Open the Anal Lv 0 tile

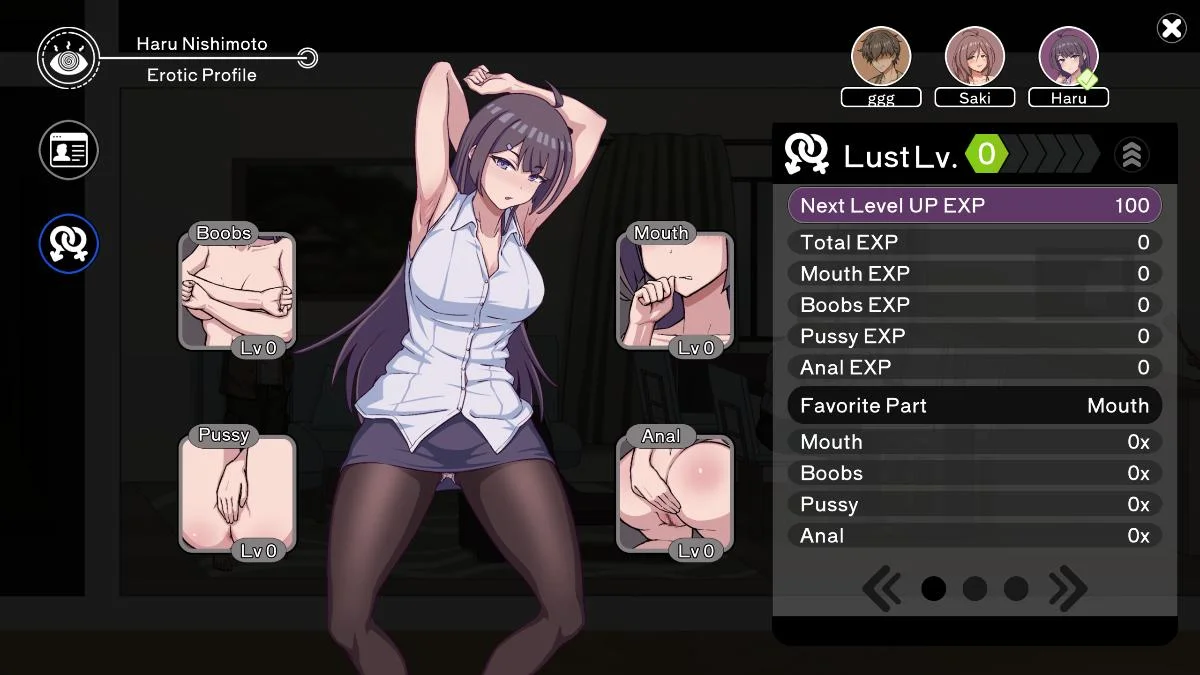[x=675, y=494]
